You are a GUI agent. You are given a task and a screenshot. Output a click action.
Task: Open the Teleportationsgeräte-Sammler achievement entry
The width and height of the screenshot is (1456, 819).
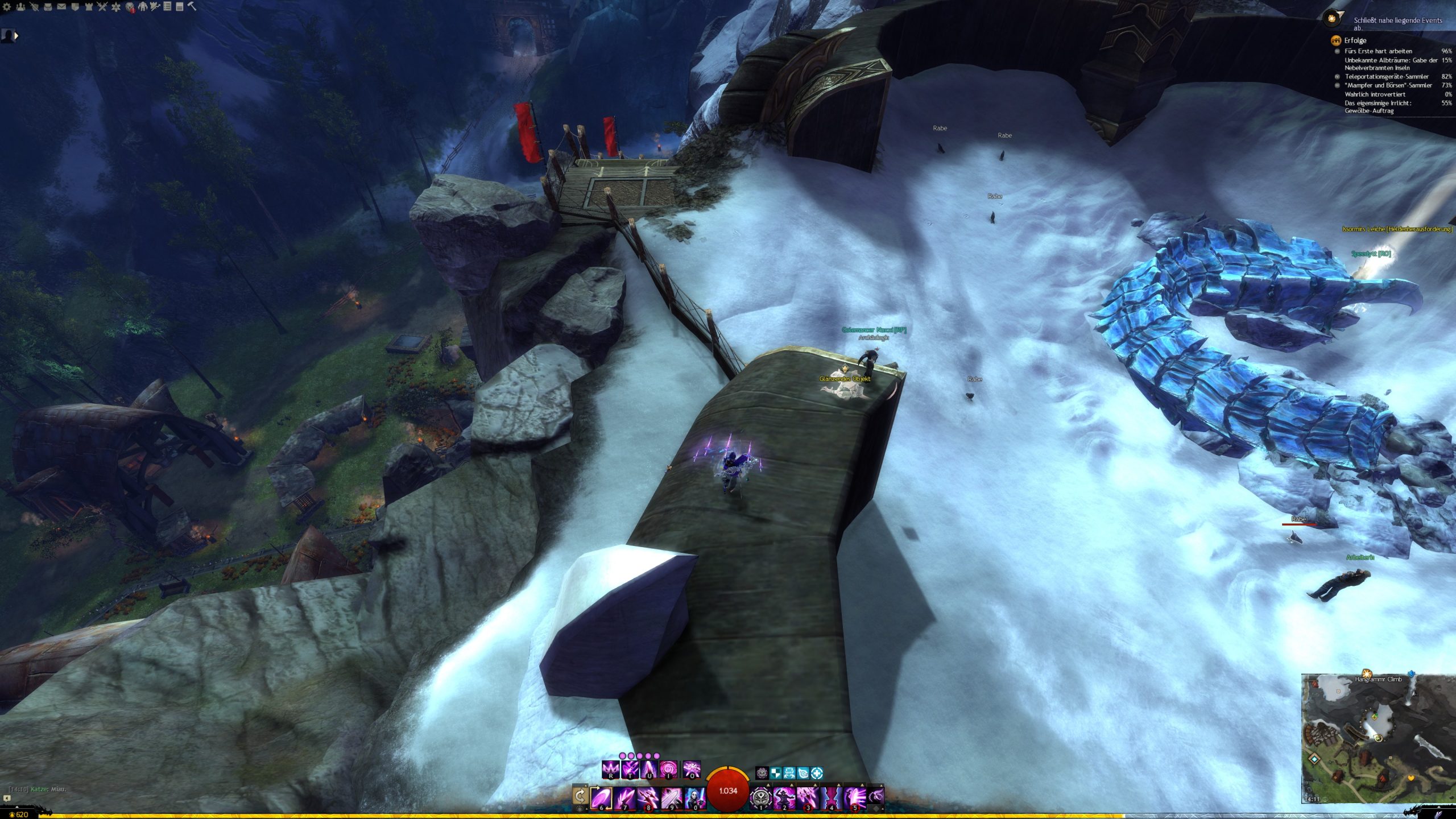coord(1386,76)
